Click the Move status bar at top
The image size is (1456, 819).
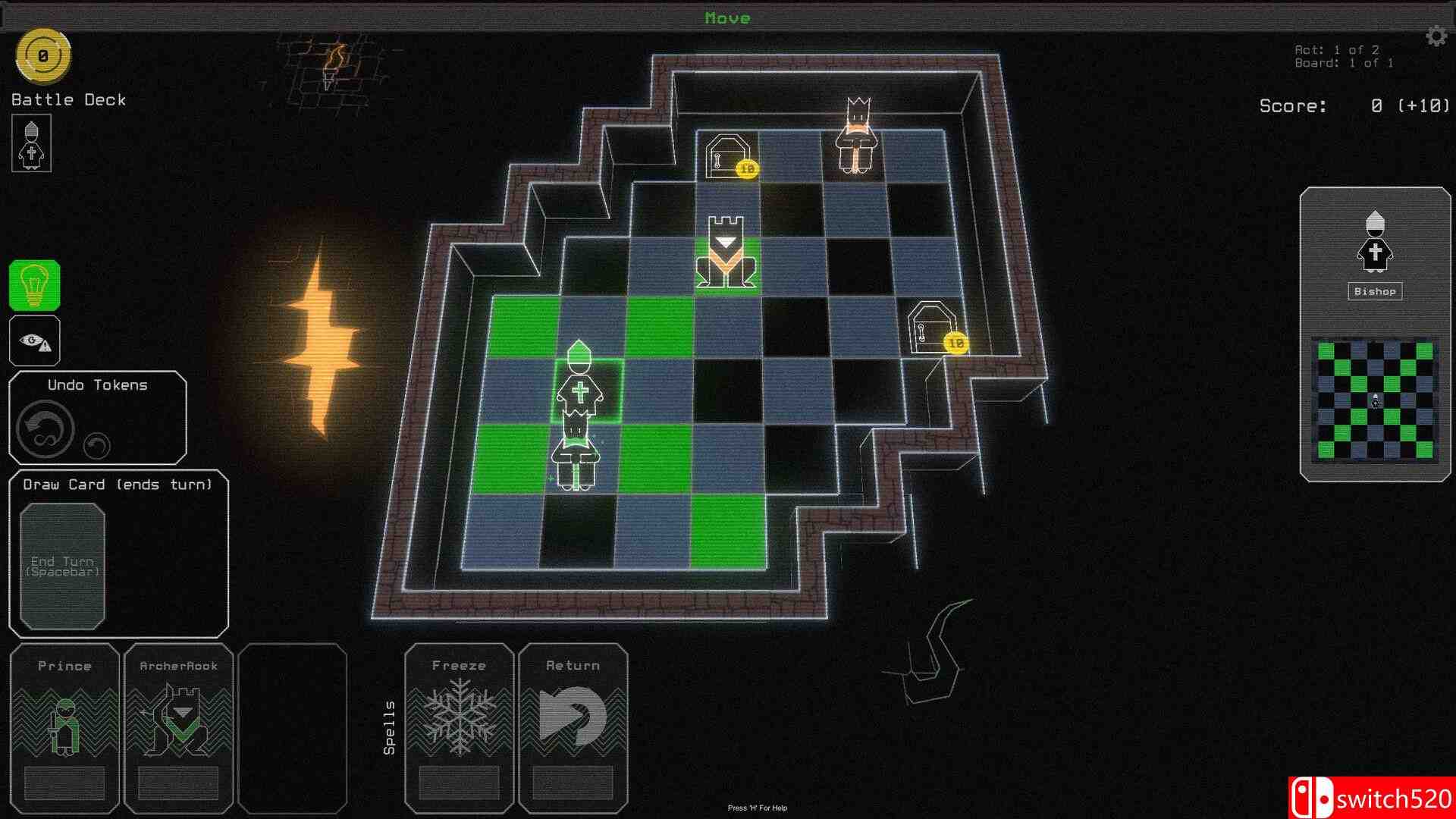click(727, 17)
